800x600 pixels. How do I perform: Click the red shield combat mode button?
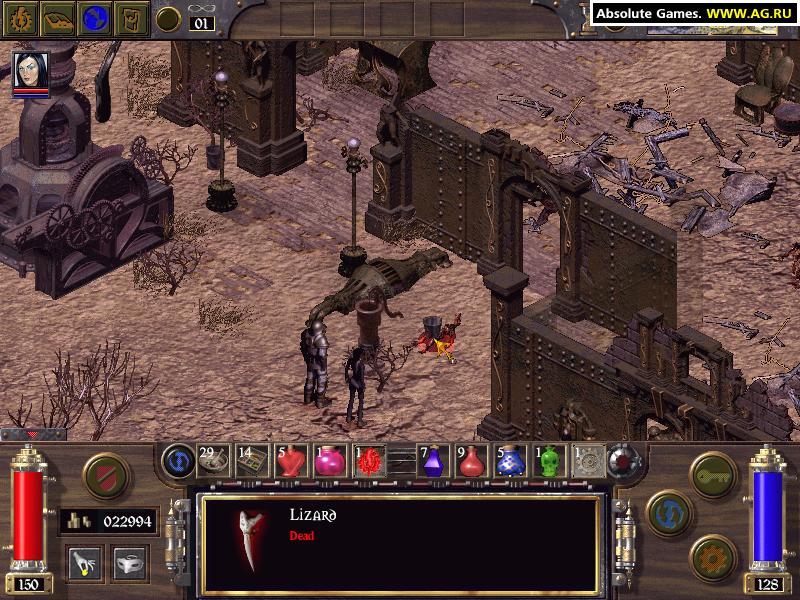pyautogui.click(x=104, y=475)
